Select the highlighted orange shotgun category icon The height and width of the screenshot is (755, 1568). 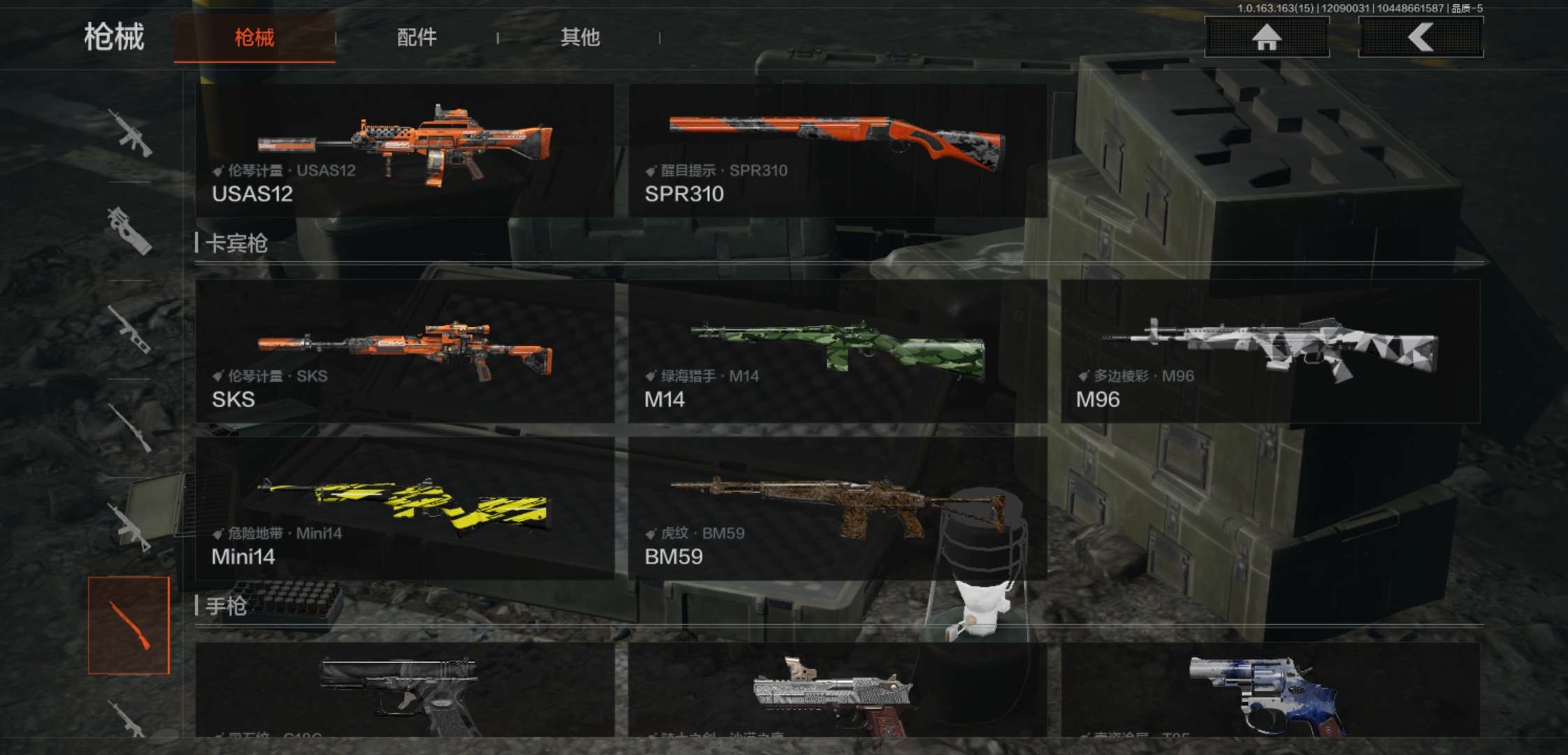129,625
